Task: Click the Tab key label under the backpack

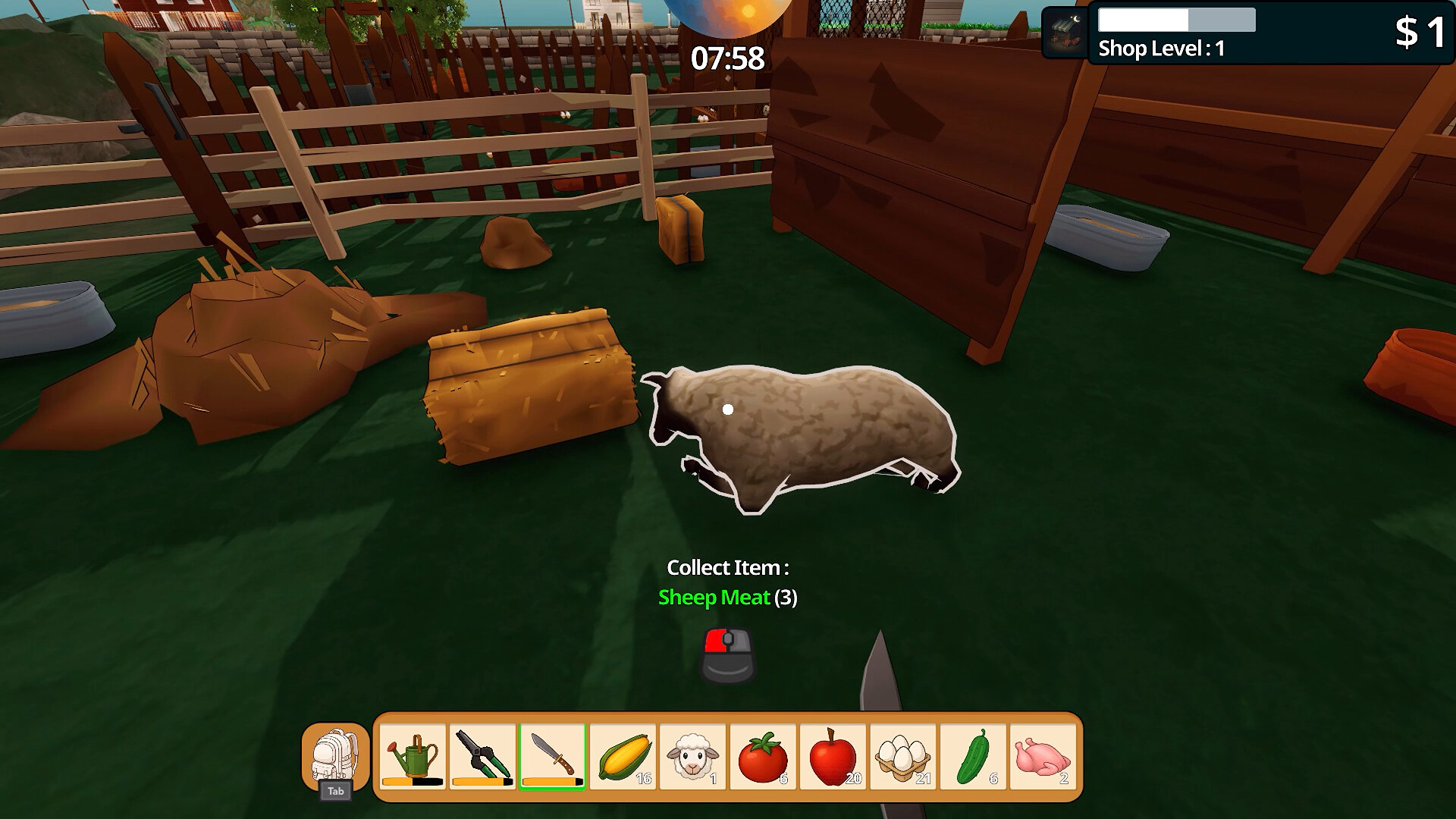Action: click(337, 792)
